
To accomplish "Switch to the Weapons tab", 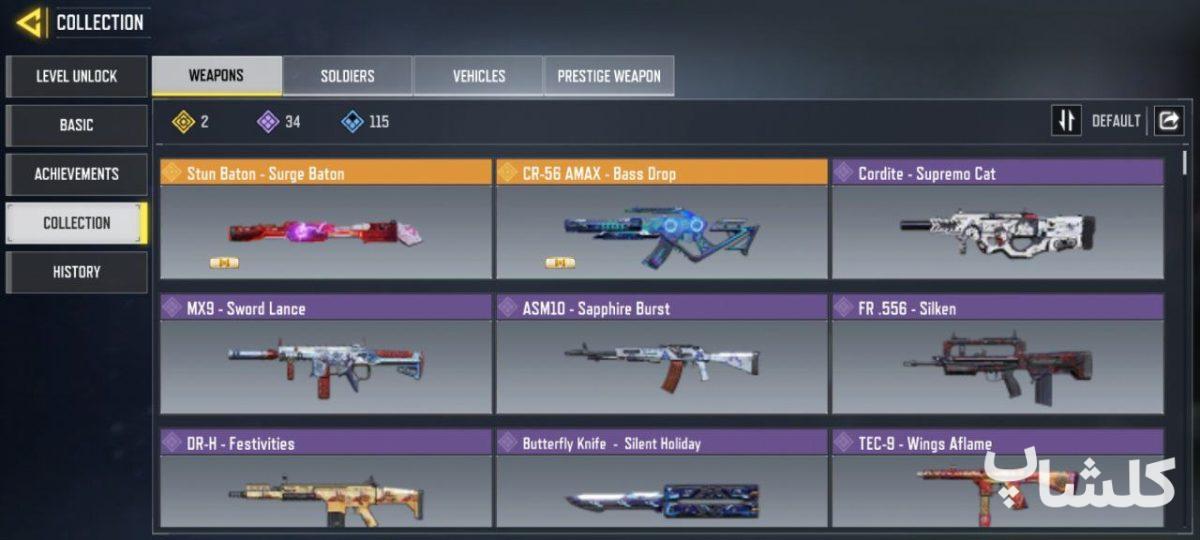I will click(216, 76).
